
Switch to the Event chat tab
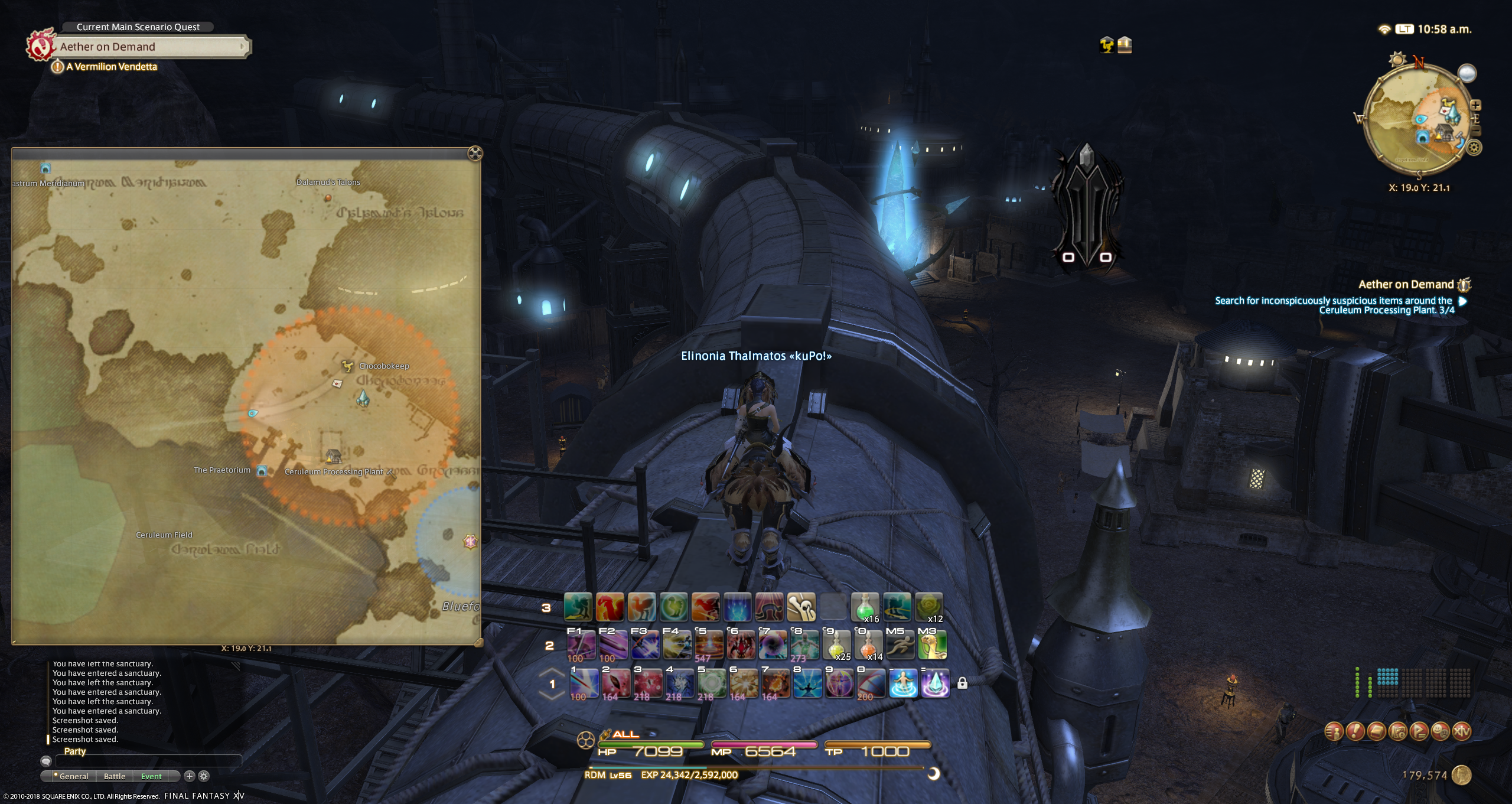151,776
